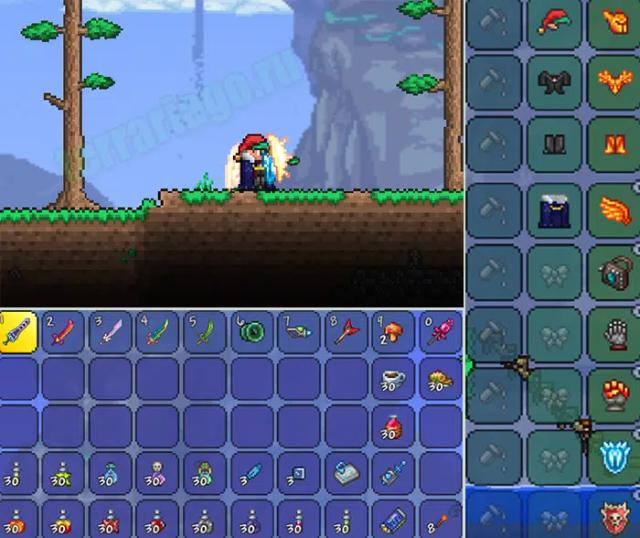Select the orange mushroom stack in slot 9
The width and height of the screenshot is (640, 538).
click(394, 332)
